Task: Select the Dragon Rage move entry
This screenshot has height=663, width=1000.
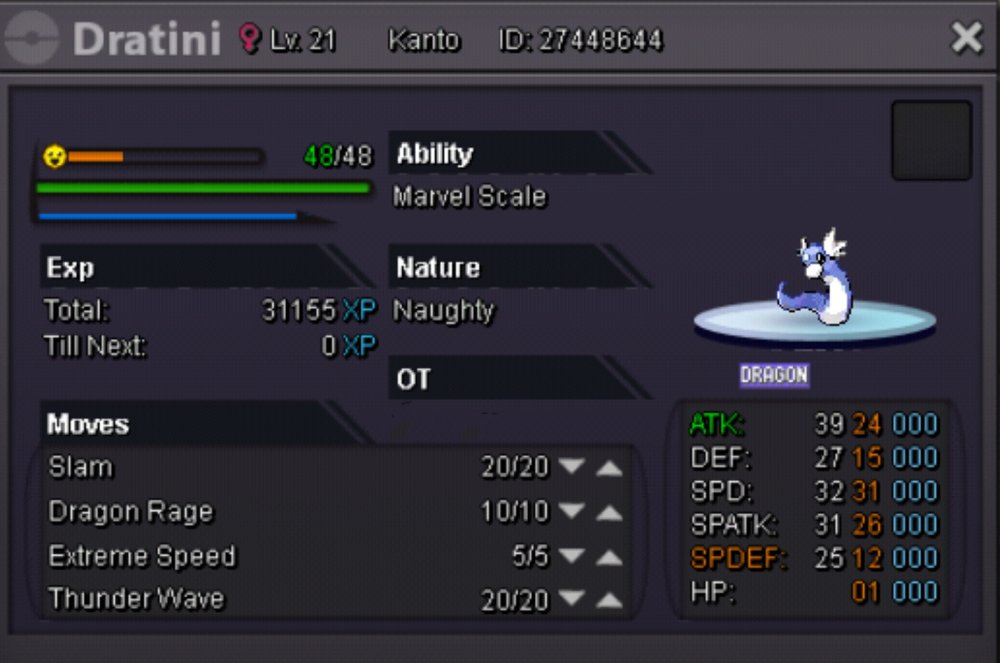Action: (131, 511)
